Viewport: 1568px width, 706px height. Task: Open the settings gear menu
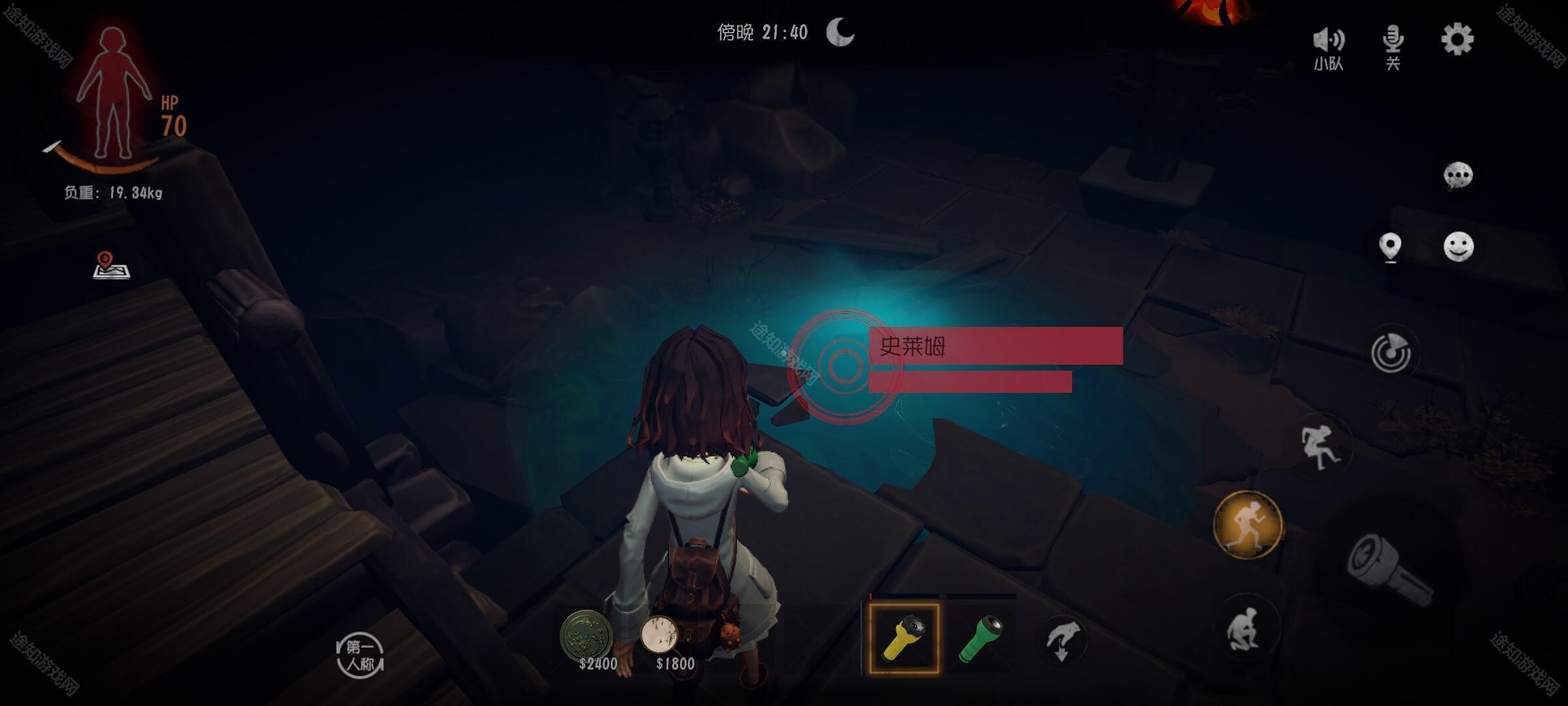coord(1457,41)
